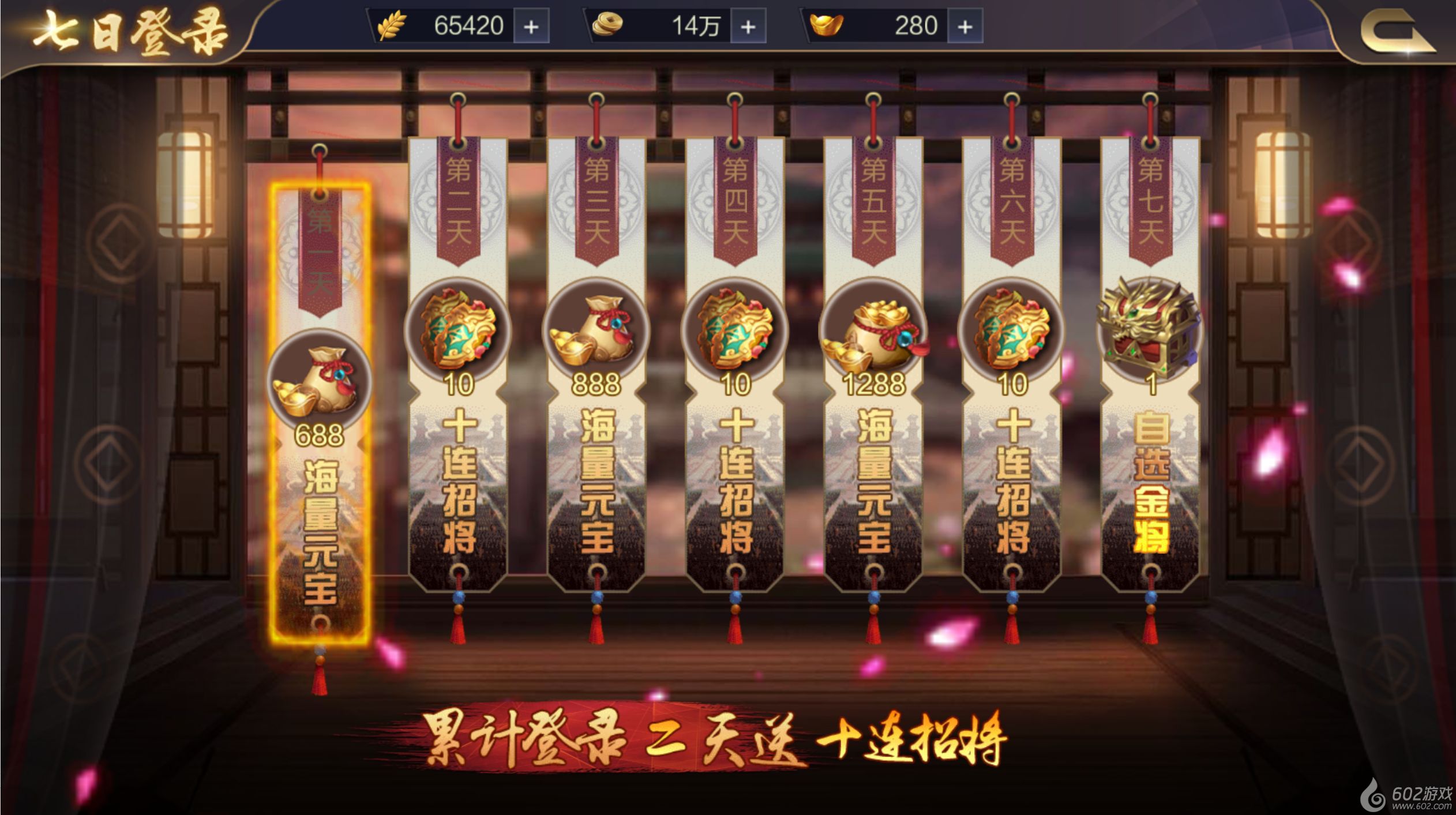Select the 第七天 gold general chest banner
This screenshot has width=1456, height=815.
[x=1150, y=363]
